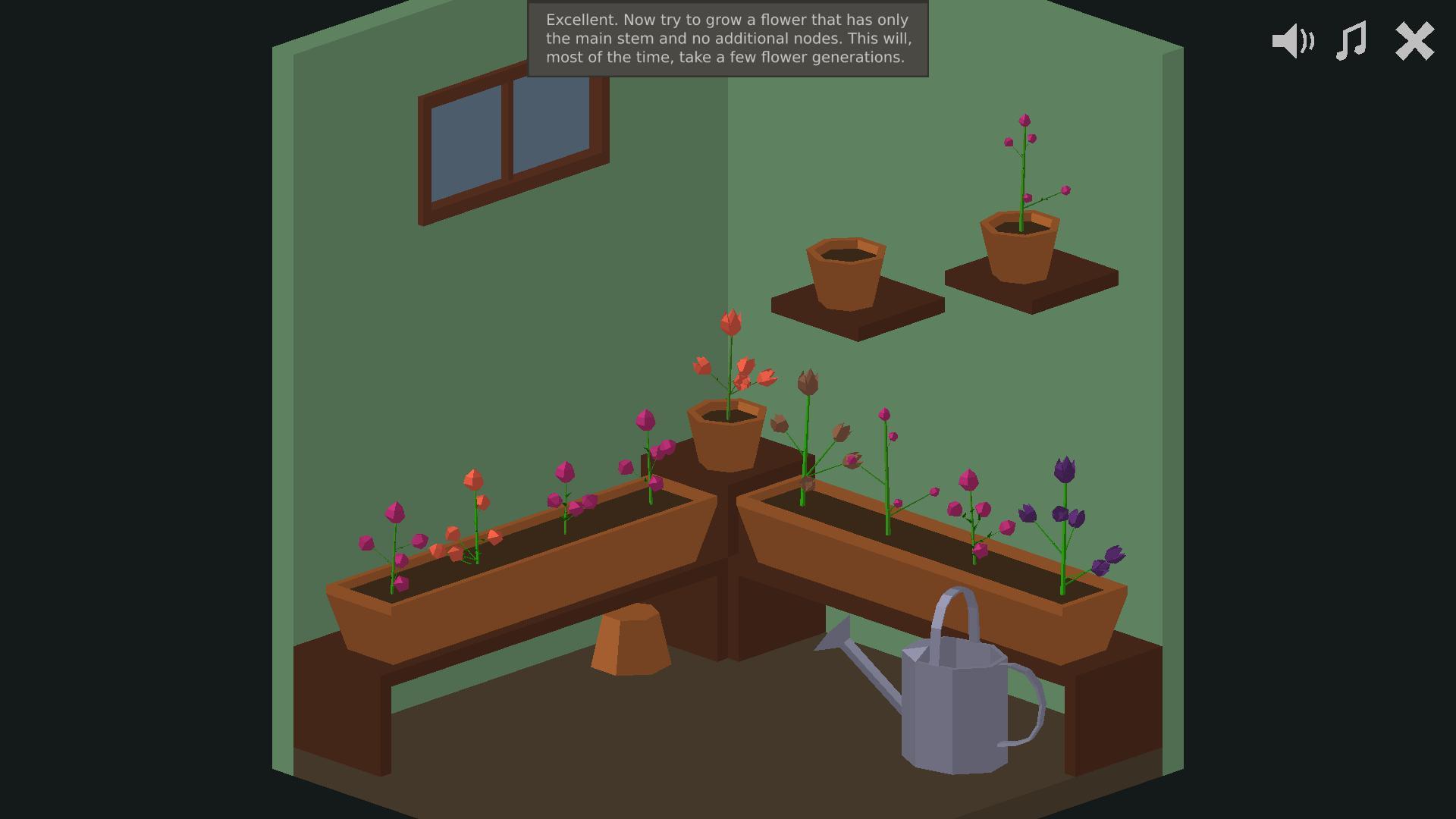The image size is (1456, 819).
Task: Mute the sound effects speaker icon
Action: pyautogui.click(x=1291, y=42)
